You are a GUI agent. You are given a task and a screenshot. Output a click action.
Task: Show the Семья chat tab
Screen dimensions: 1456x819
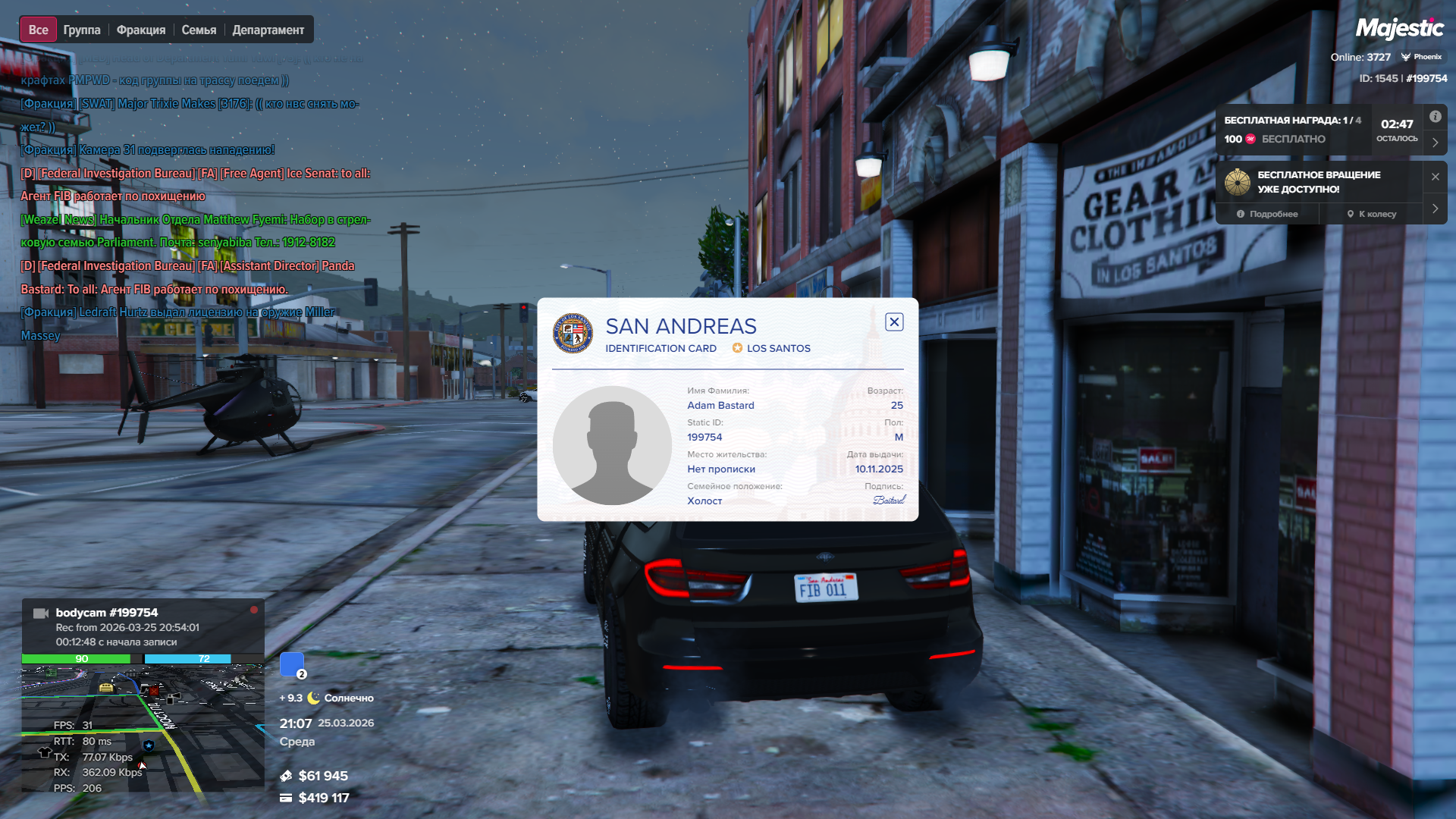(x=199, y=30)
